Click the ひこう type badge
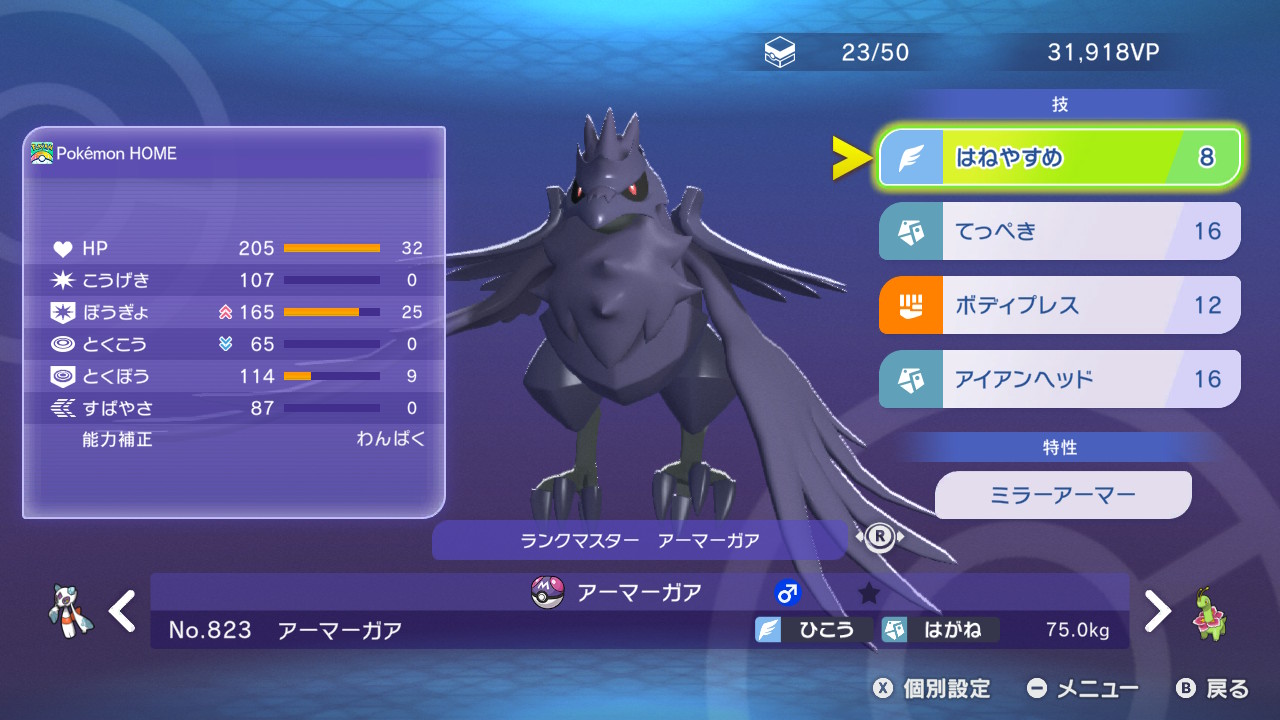The image size is (1280, 720). click(813, 630)
